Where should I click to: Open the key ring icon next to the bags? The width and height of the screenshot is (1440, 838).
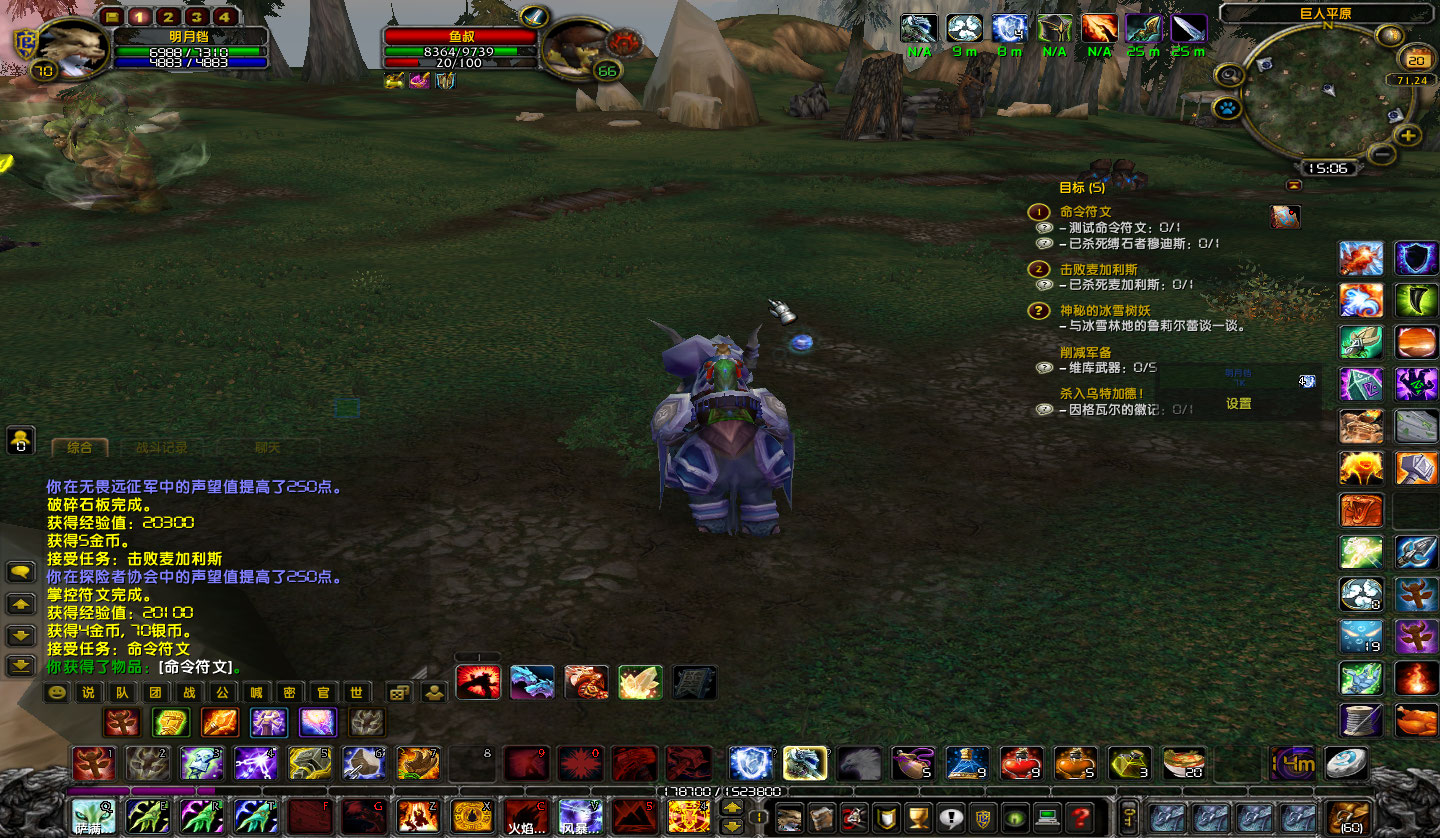1128,817
